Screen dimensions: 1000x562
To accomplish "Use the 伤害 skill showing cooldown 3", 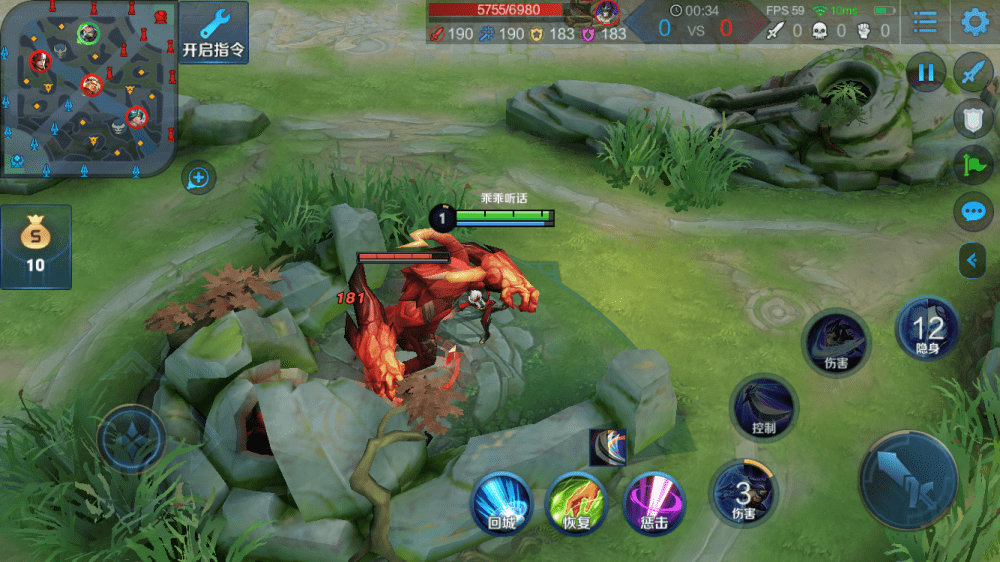I will click(x=743, y=493).
